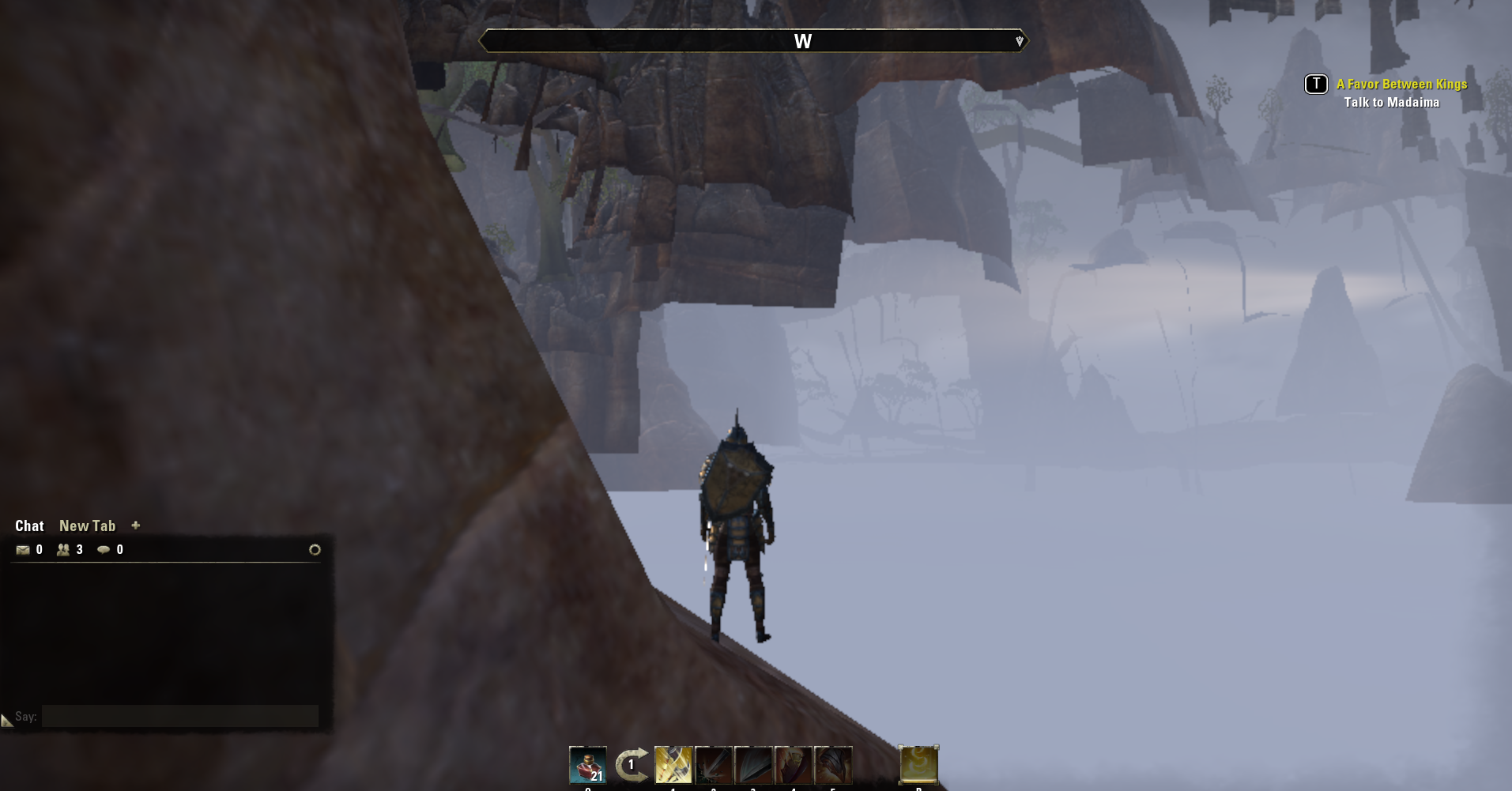Screen dimensions: 1512x791
Task: Use the sword strike ability in slot 3
Action: (753, 763)
